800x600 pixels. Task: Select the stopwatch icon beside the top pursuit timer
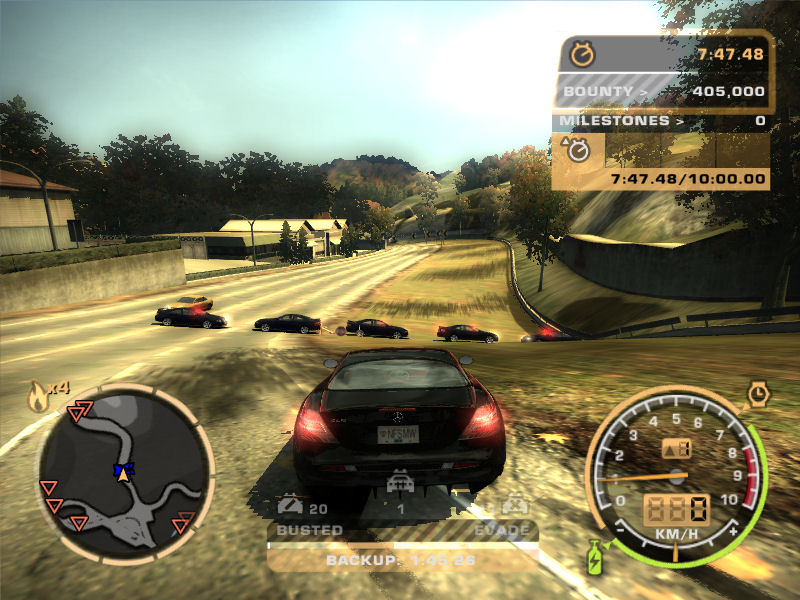(x=581, y=53)
